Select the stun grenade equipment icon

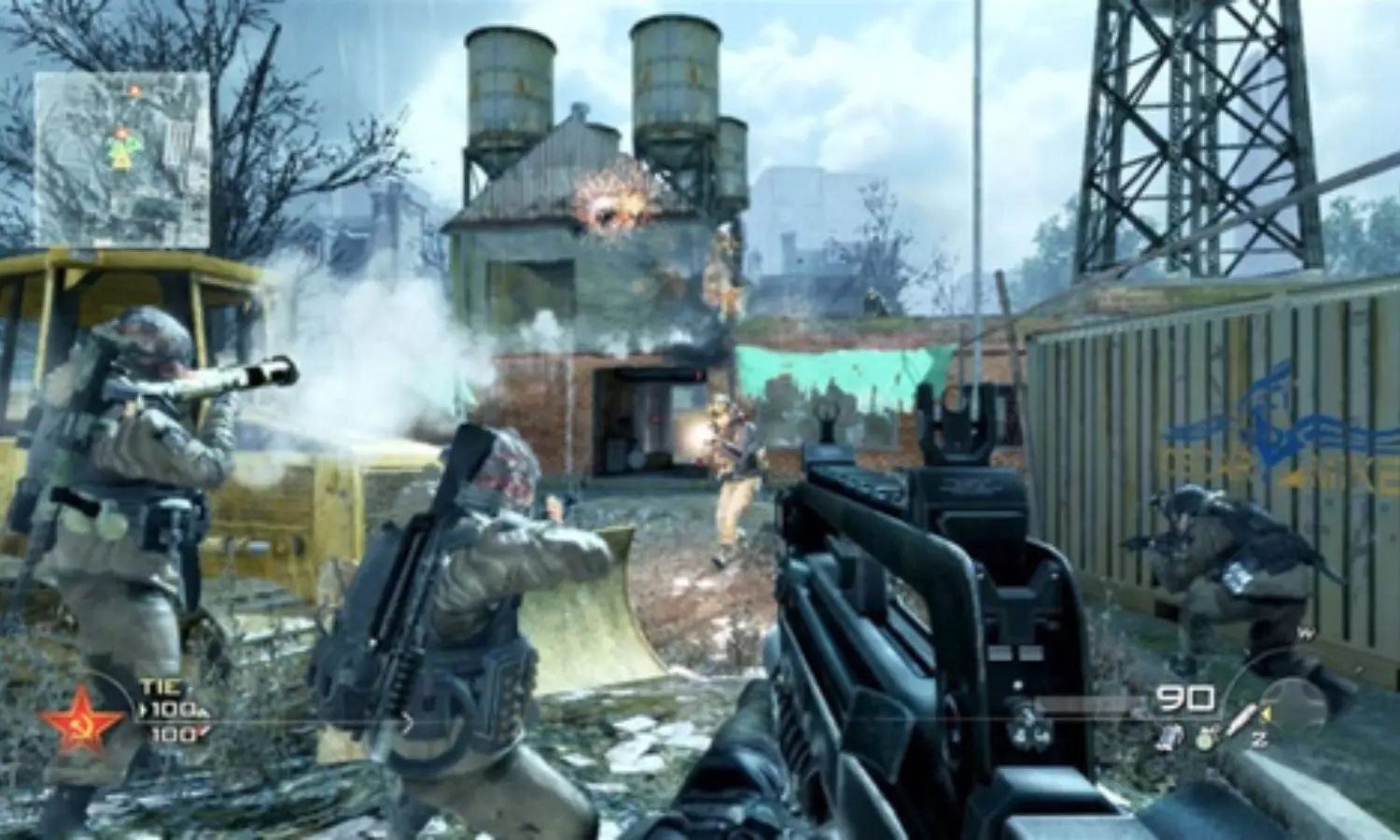click(1169, 737)
